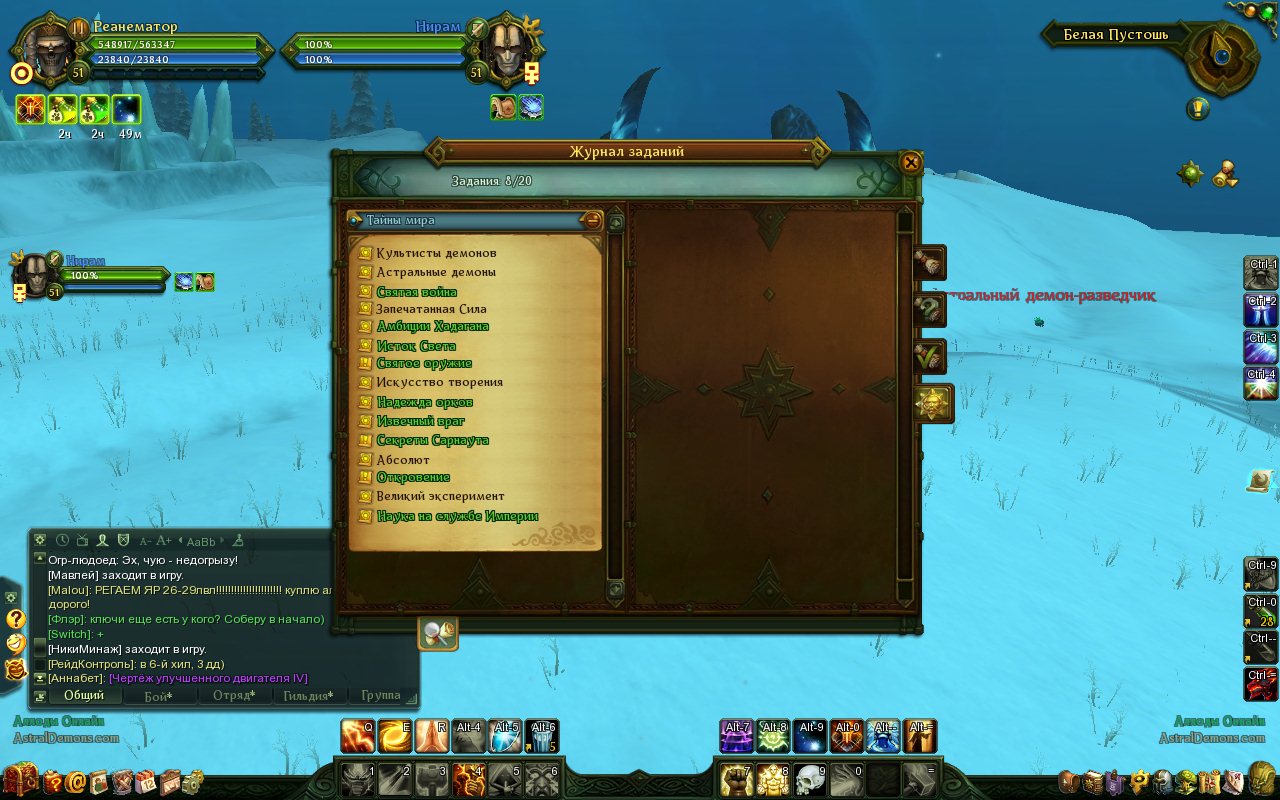The width and height of the screenshot is (1280, 800).
Task: Choose 'Наука на службе Империи' quest
Action: tap(457, 517)
